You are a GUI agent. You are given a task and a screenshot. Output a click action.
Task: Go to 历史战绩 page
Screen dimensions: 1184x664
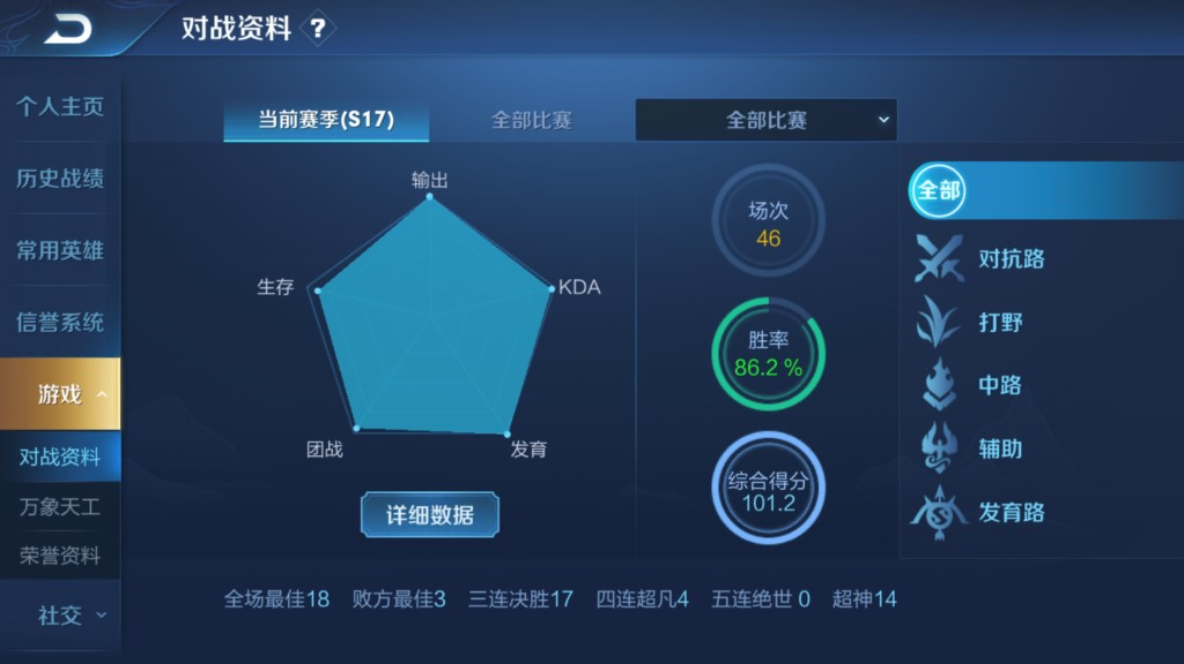(60, 179)
